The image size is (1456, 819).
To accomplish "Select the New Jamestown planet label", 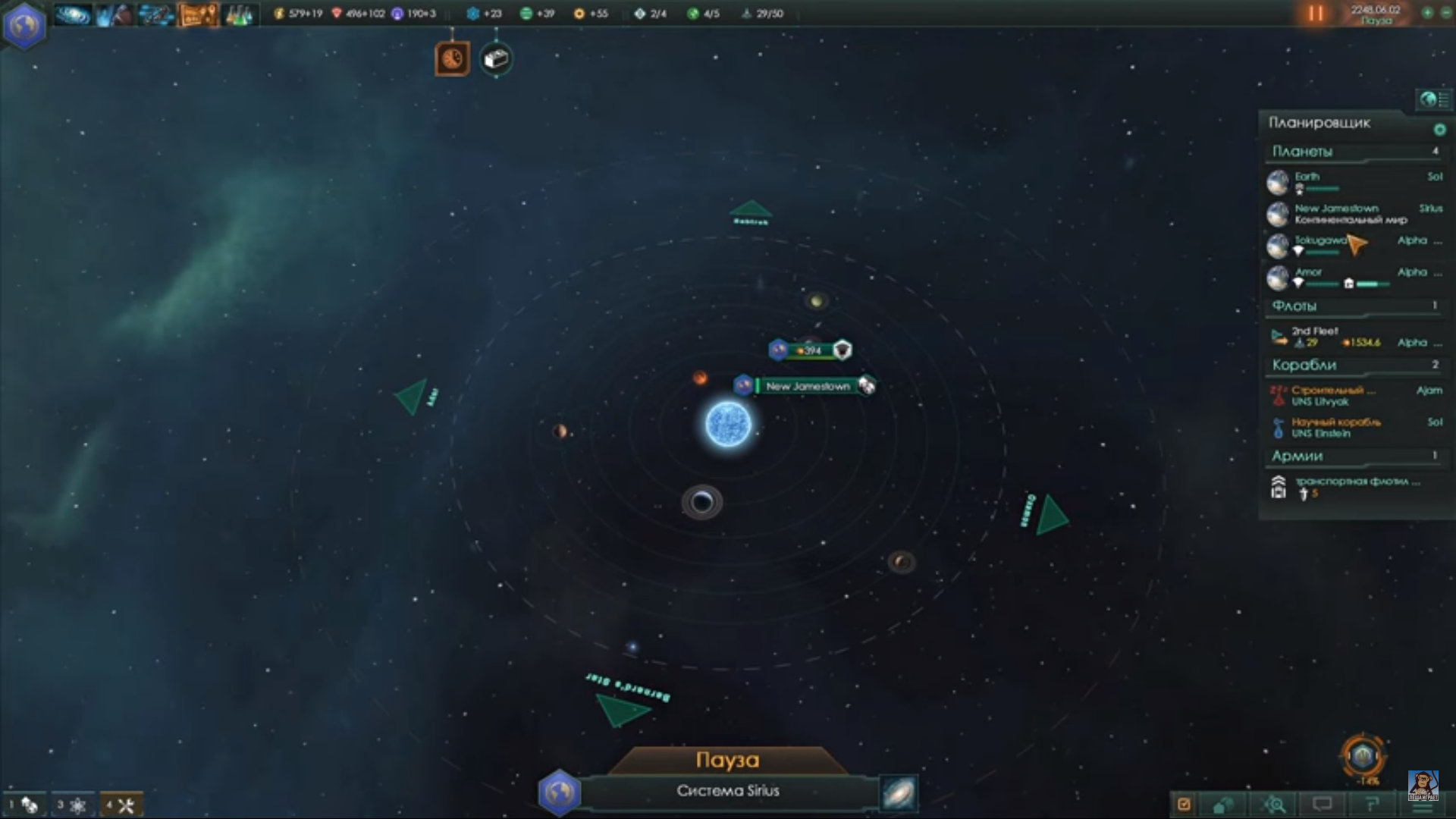I will [x=808, y=387].
